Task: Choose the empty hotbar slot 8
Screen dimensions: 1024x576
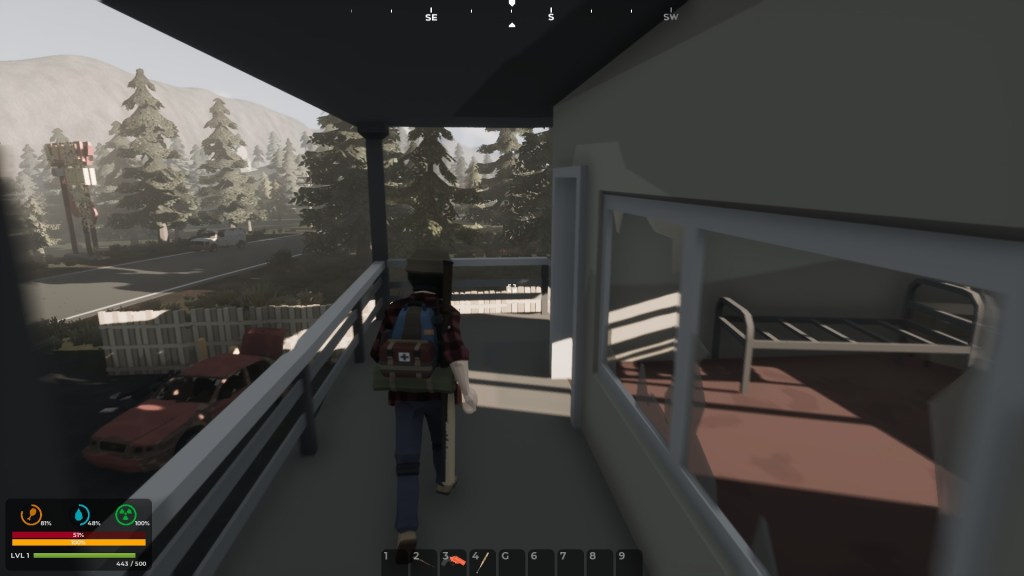Action: [x=599, y=559]
